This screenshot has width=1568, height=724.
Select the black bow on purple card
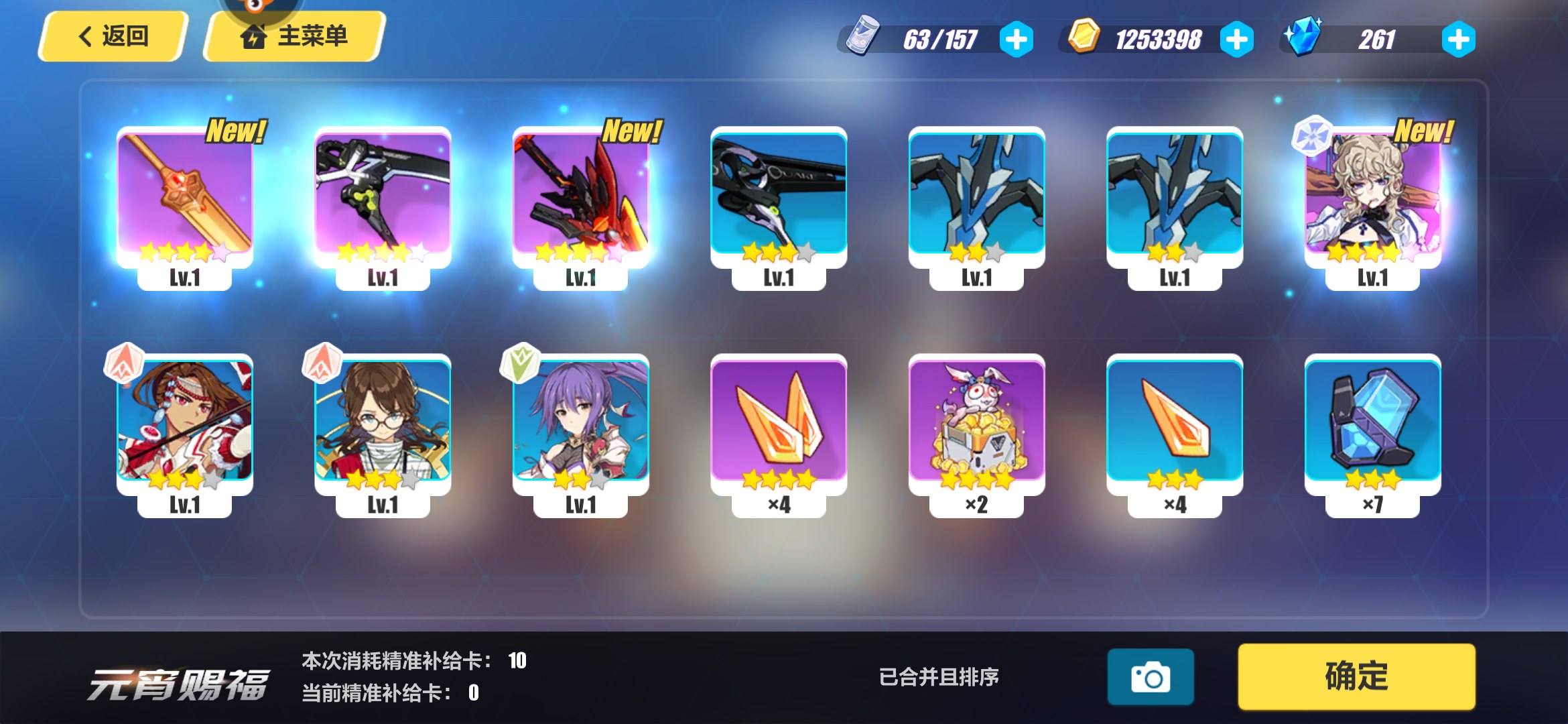coord(382,198)
